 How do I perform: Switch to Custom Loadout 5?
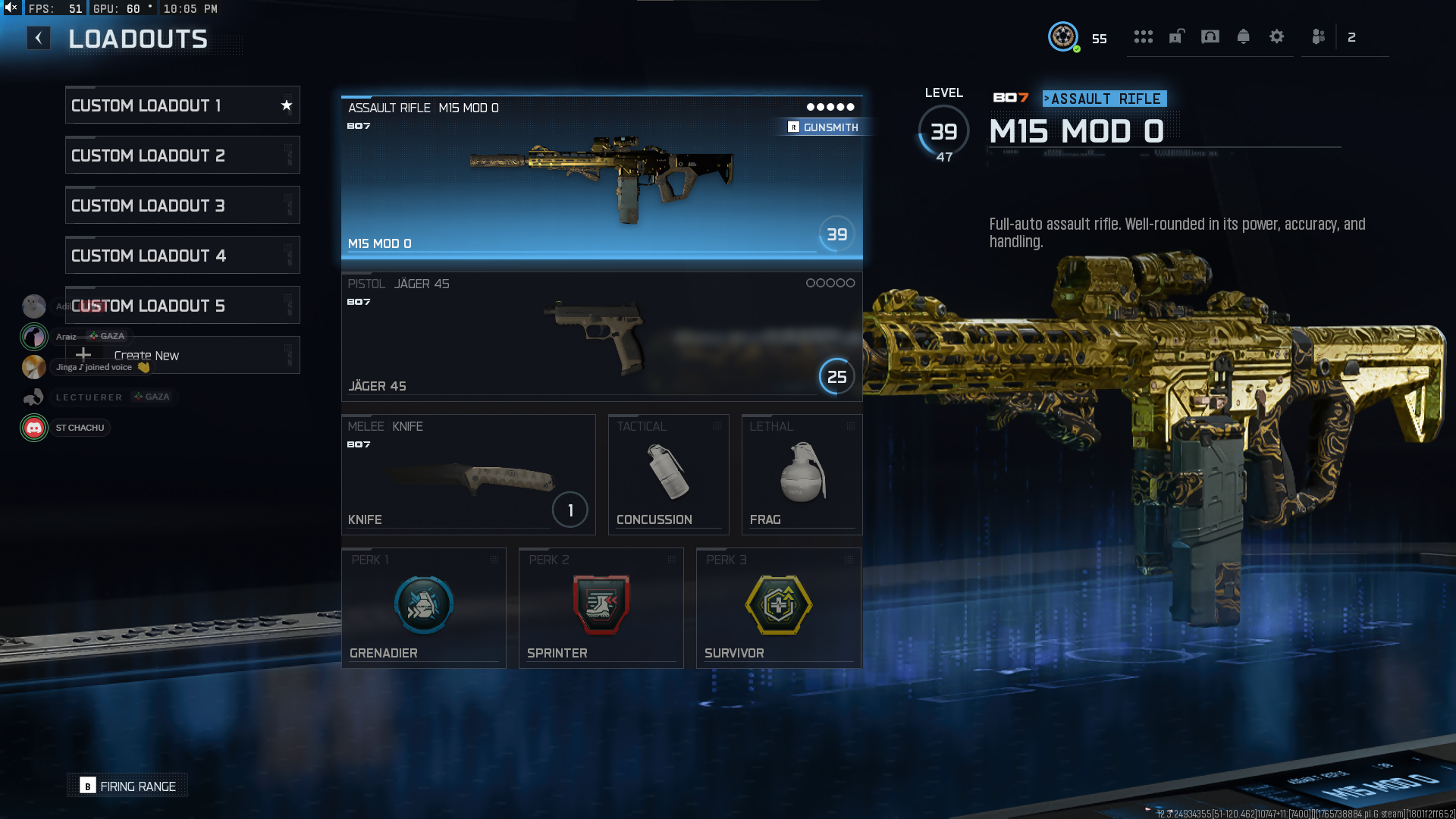182,306
